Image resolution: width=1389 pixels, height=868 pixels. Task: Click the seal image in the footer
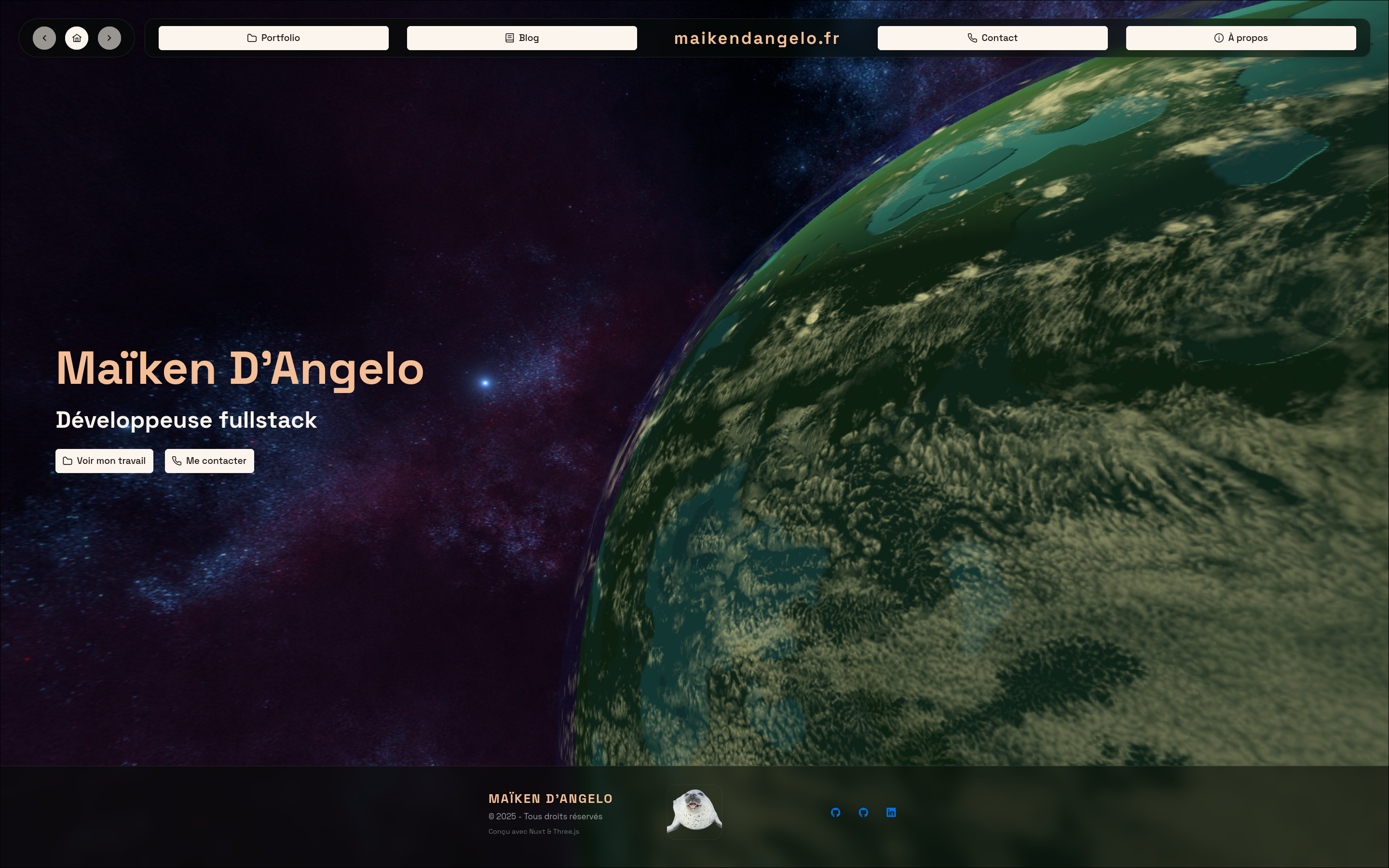pyautogui.click(x=694, y=812)
